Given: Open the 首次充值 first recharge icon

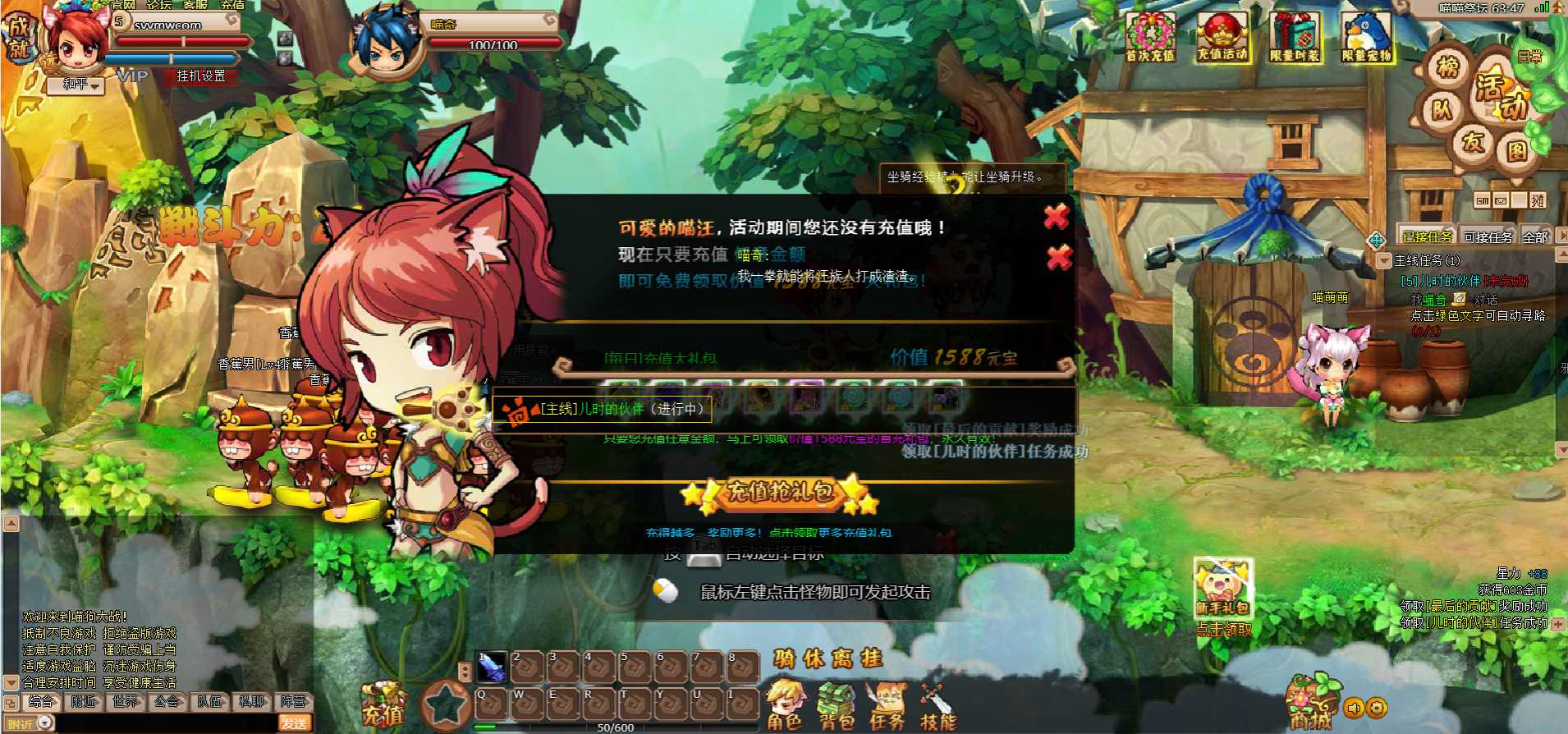Looking at the screenshot, I should point(1150,38).
